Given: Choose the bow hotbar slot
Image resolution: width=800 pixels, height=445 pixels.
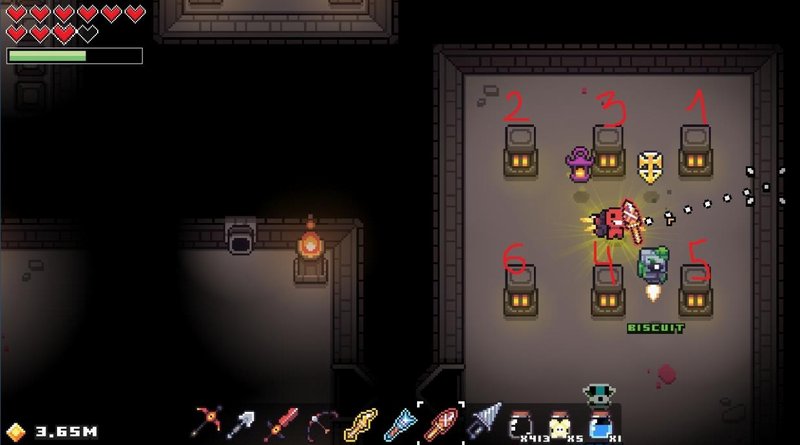Looking at the screenshot, I should 322,425.
